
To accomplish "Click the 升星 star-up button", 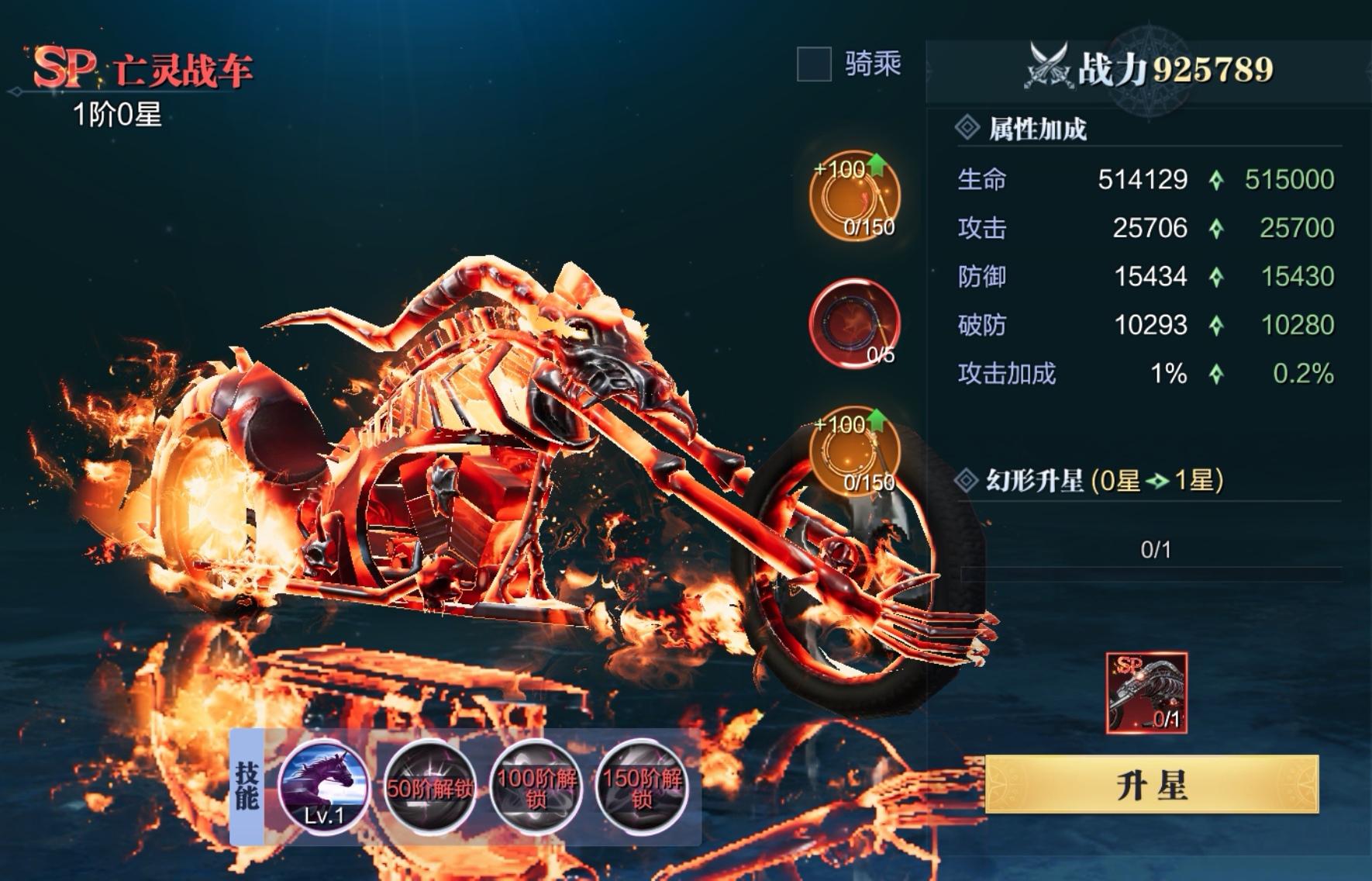I will tap(1151, 785).
